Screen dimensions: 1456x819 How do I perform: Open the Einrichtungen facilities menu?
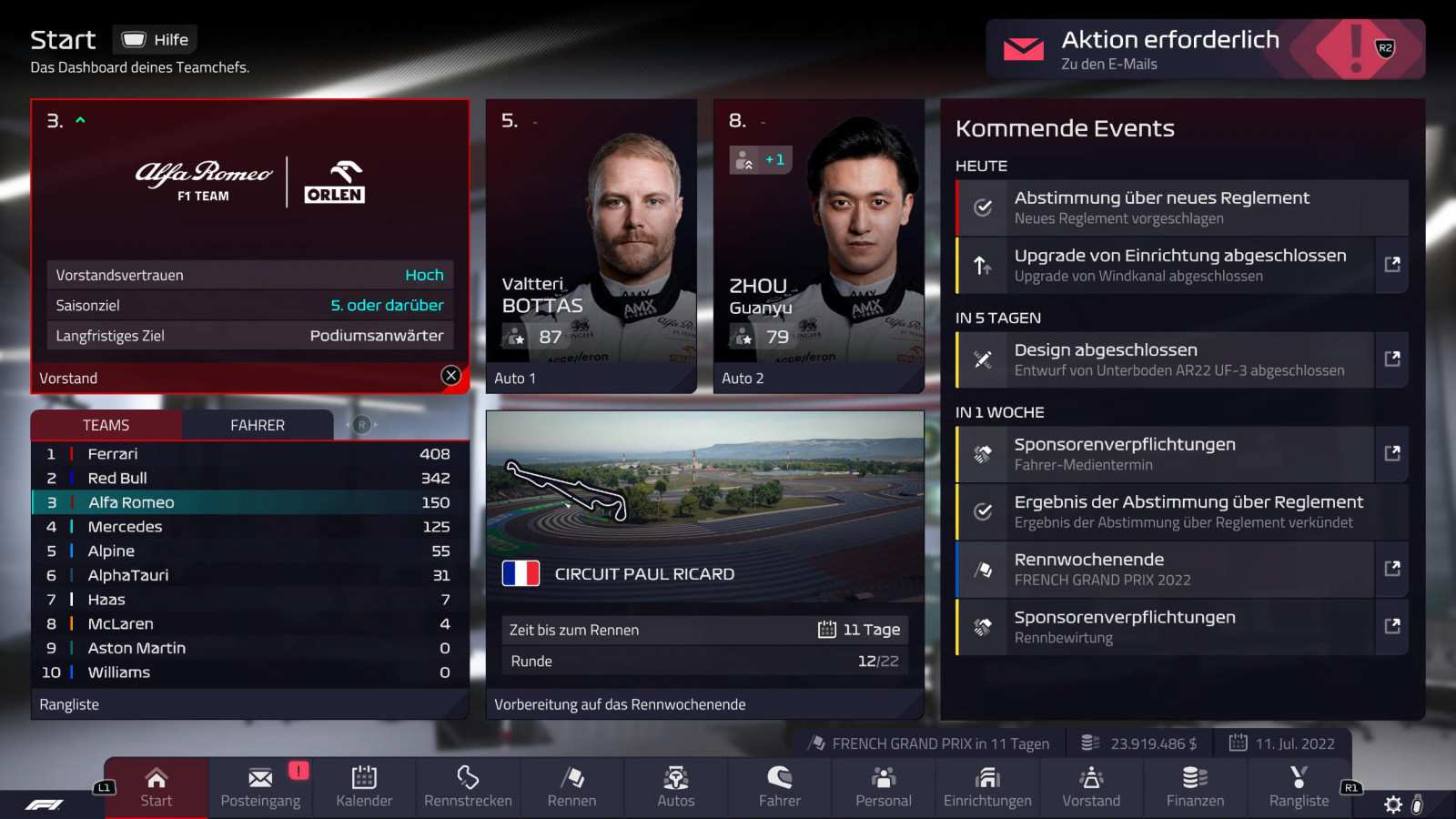(x=987, y=787)
